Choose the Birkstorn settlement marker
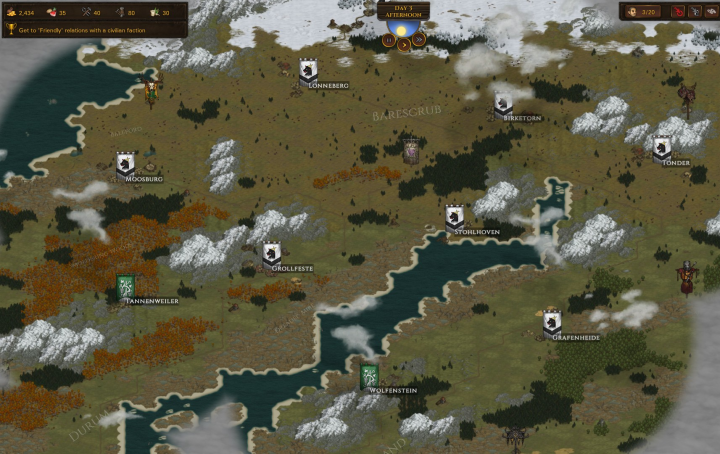Image resolution: width=720 pixels, height=454 pixels. pyautogui.click(x=503, y=103)
